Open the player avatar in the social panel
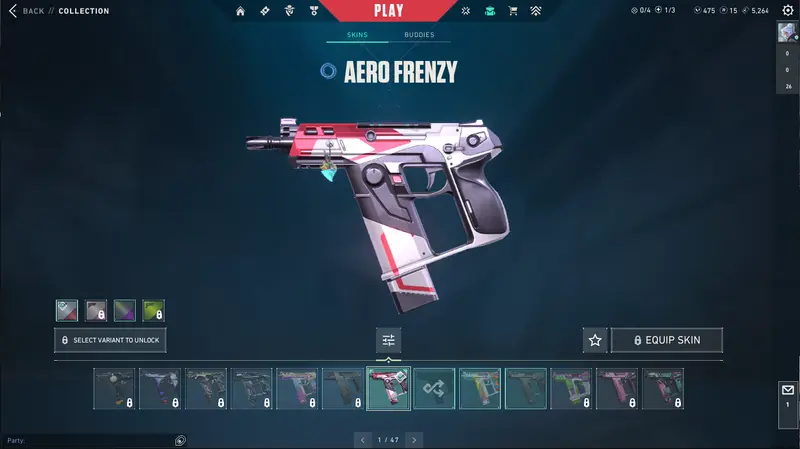This screenshot has width=800, height=449. coord(787,32)
